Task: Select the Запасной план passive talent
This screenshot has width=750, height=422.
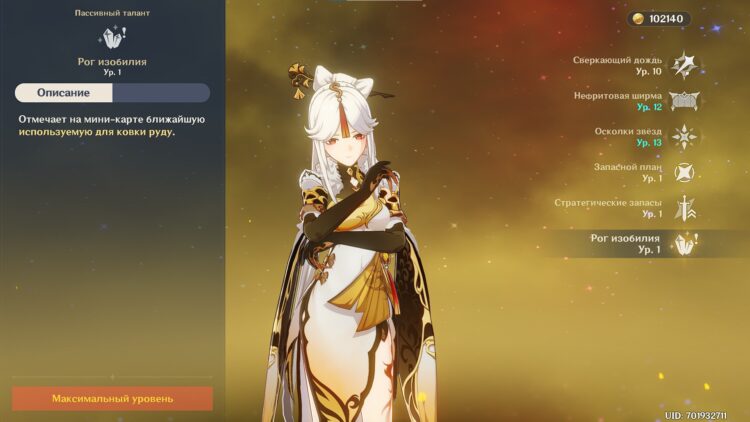Action: pyautogui.click(x=684, y=172)
